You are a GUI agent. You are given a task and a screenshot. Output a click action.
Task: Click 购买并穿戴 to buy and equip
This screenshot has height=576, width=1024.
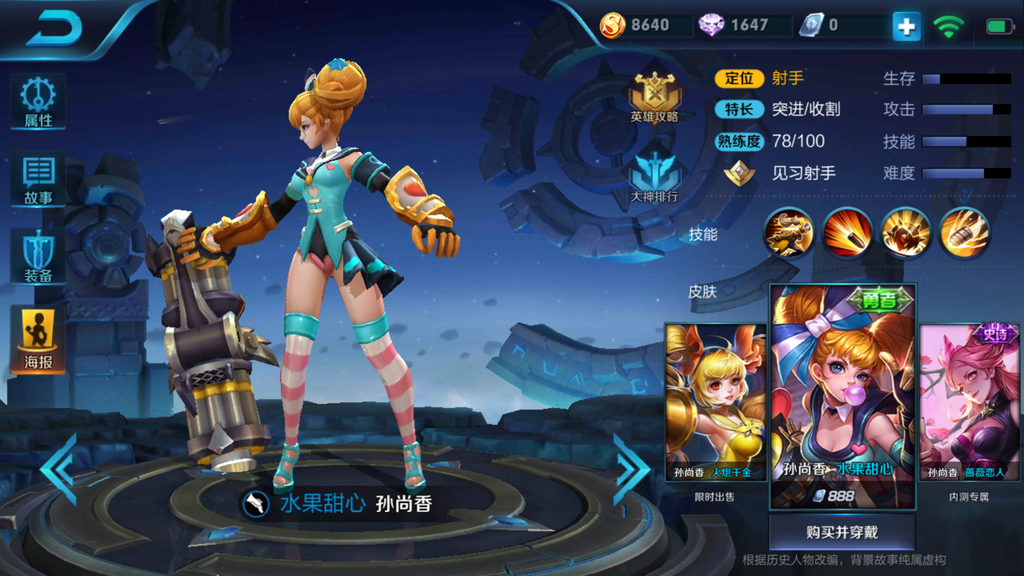tap(842, 532)
